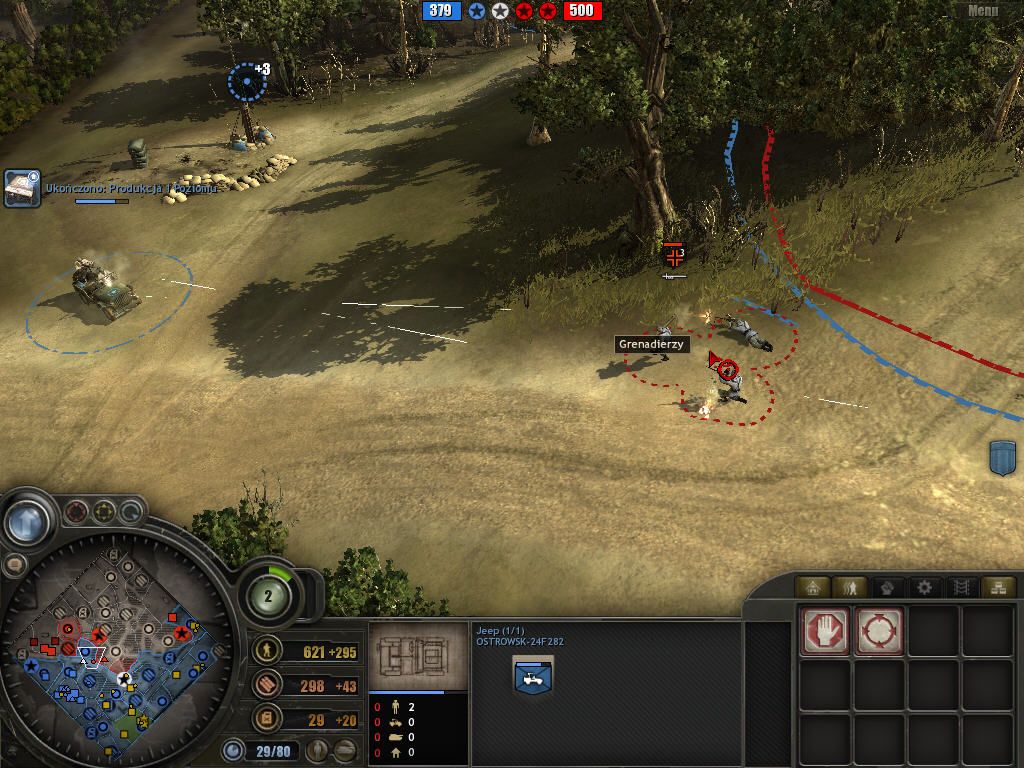Click the yellow minimap marker button

coord(104,513)
